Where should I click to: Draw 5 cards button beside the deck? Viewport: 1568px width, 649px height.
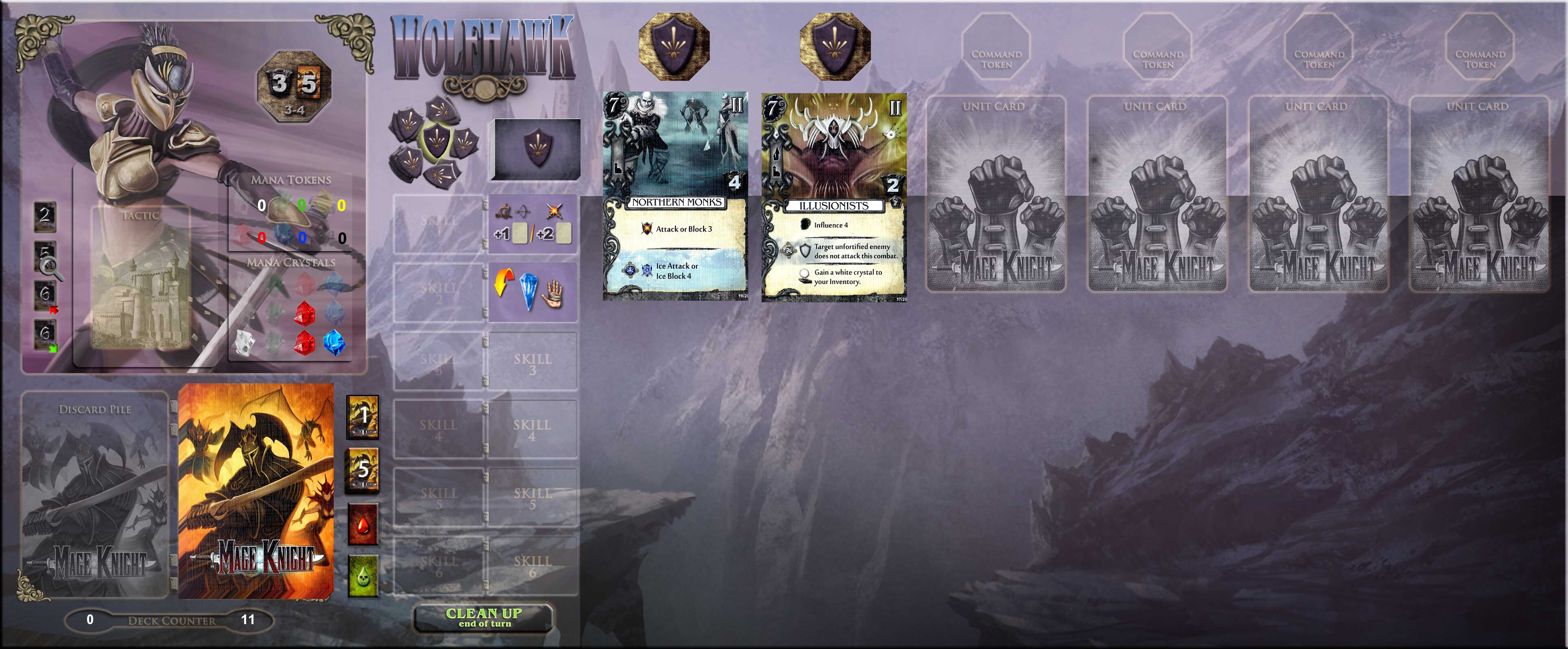point(363,470)
